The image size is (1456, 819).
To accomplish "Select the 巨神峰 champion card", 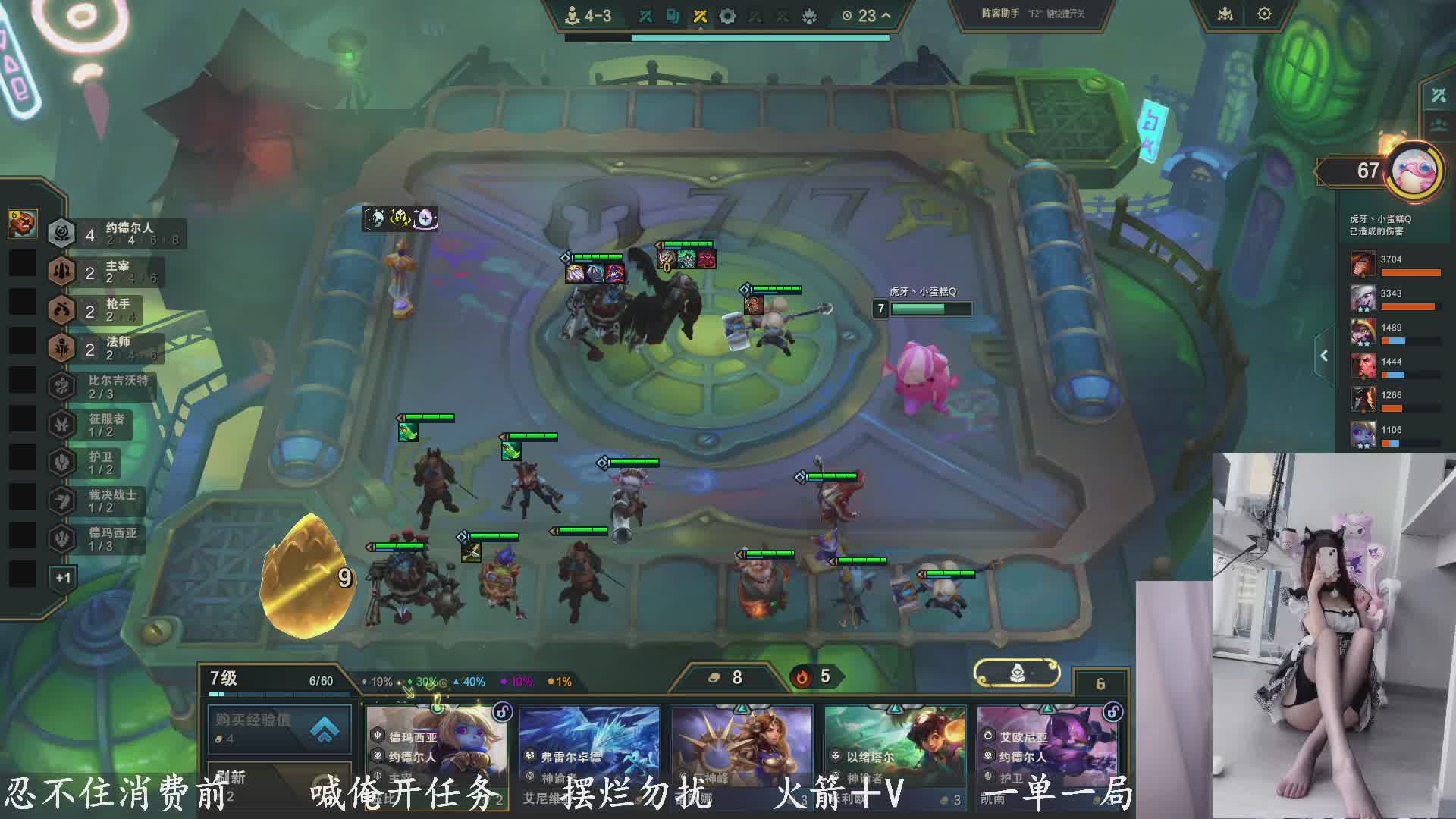I will coord(742,755).
